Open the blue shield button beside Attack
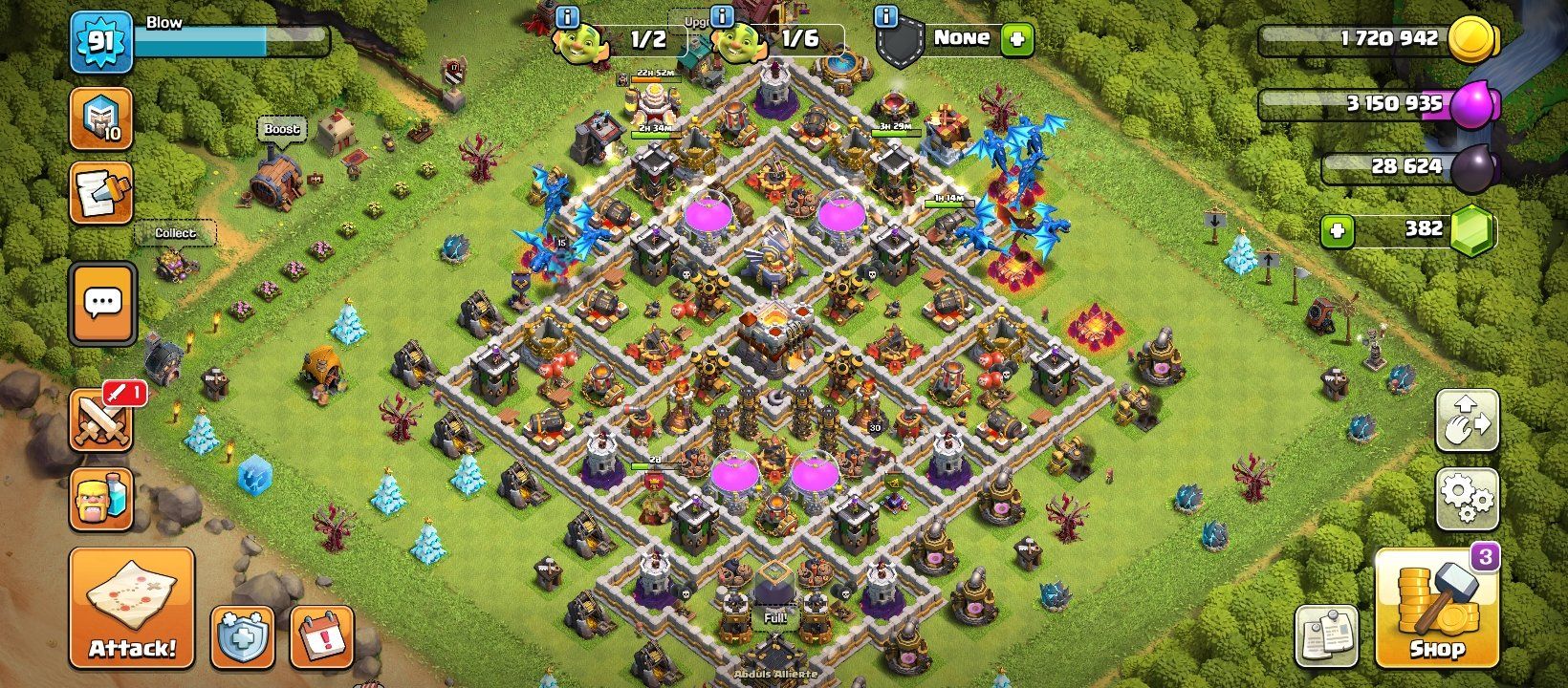The image size is (1568, 688). click(242, 635)
